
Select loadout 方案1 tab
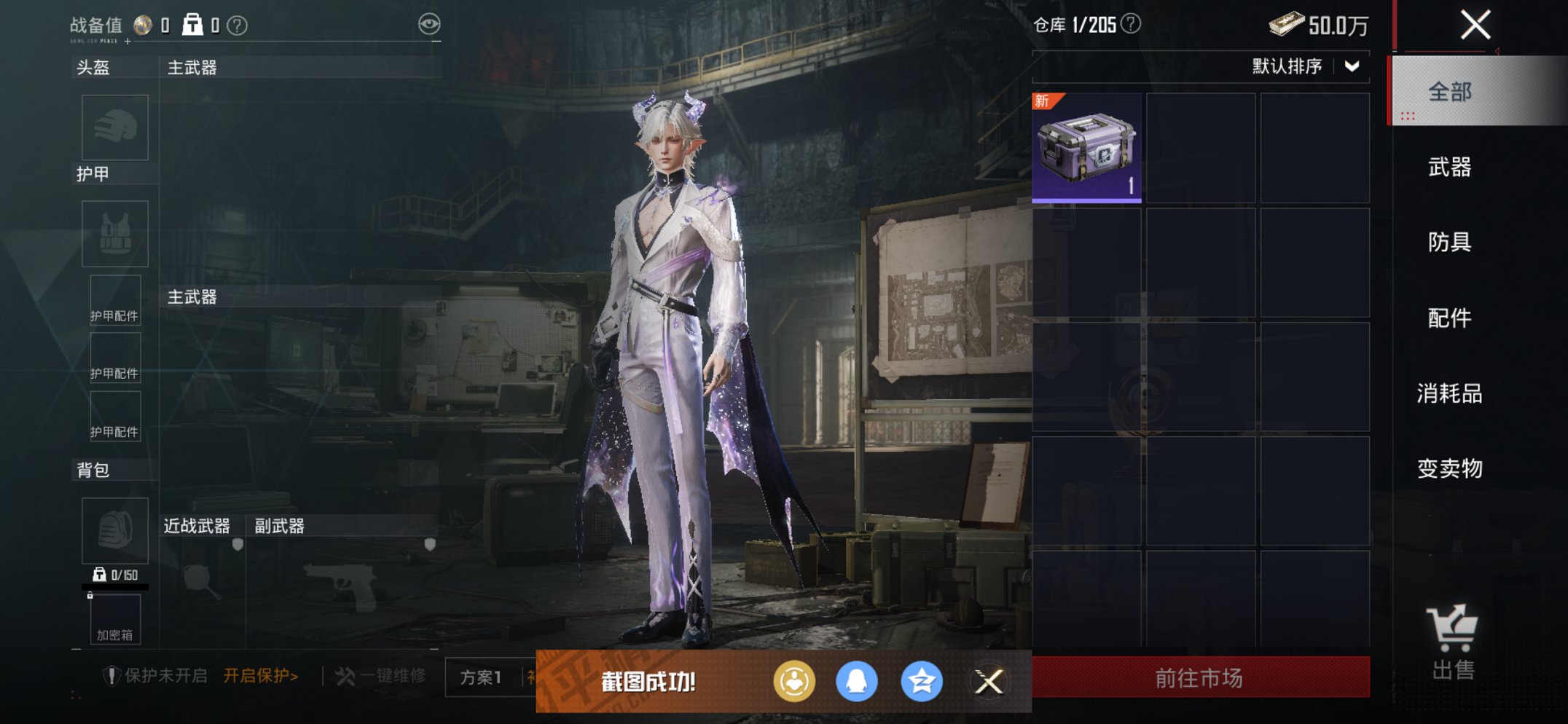[481, 677]
